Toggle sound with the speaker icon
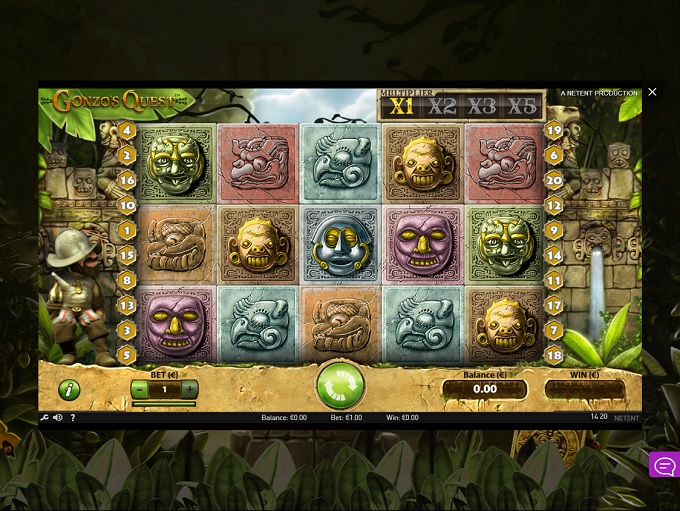Screen dimensions: 680x511 point(58,417)
